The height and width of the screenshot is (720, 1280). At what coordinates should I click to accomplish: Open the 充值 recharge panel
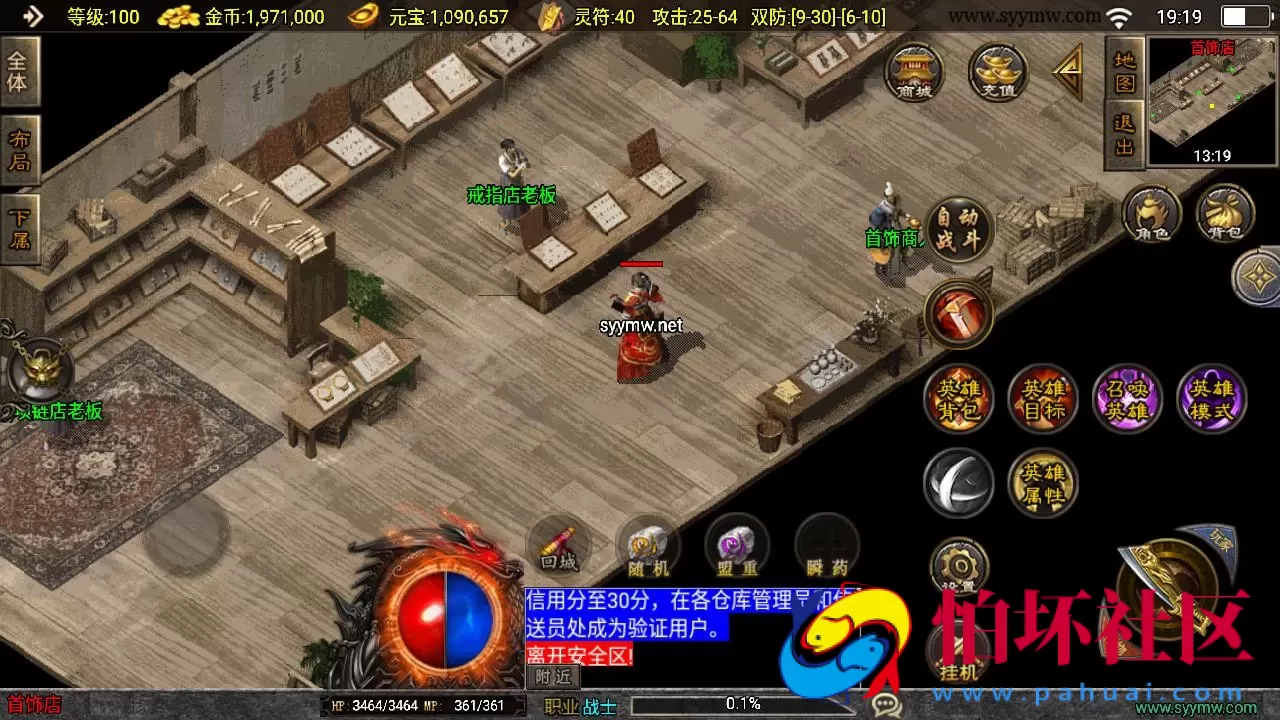tap(995, 73)
